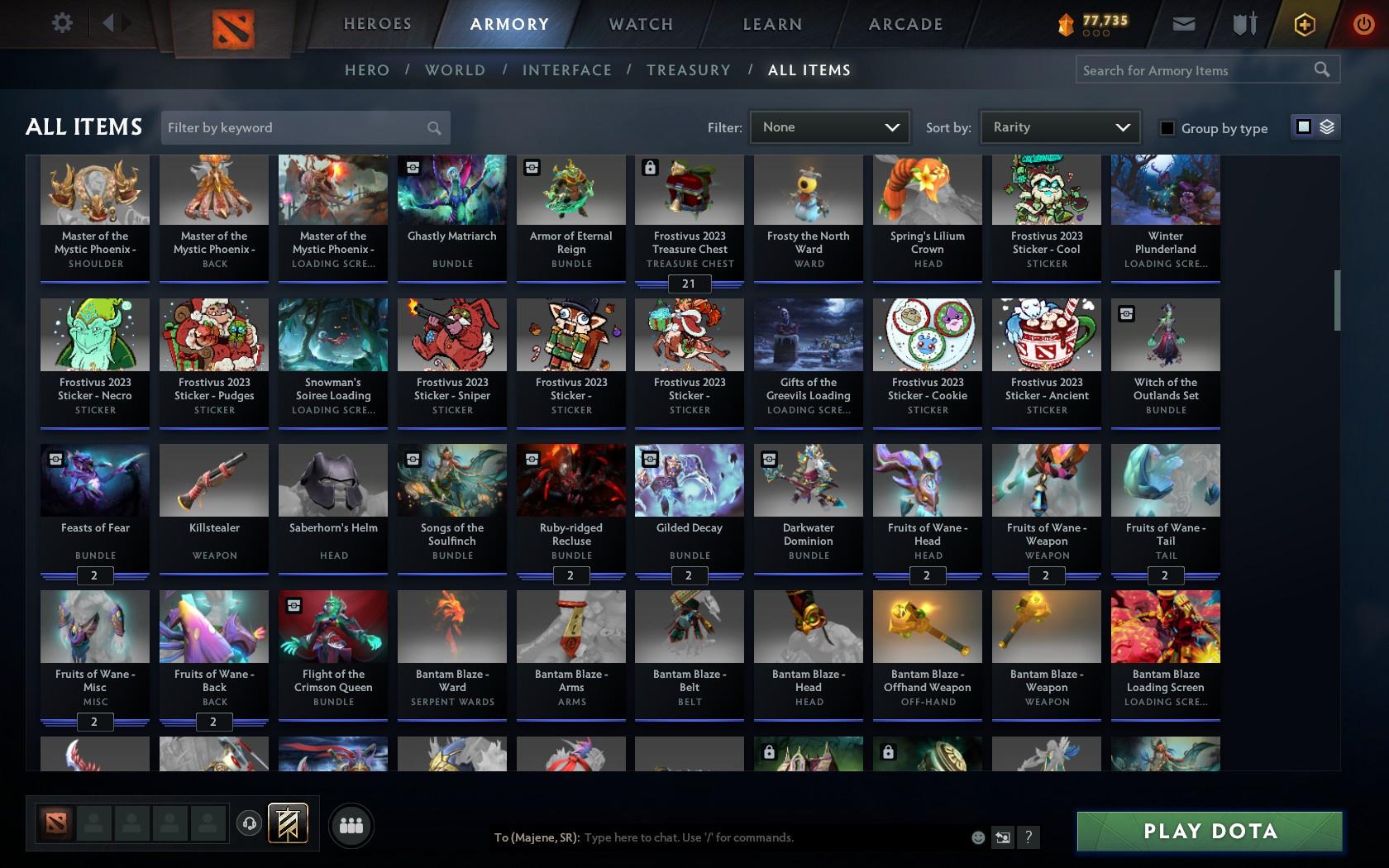This screenshot has height=868, width=1389.
Task: Open Dota Plus golden hexagon icon
Action: [1304, 24]
